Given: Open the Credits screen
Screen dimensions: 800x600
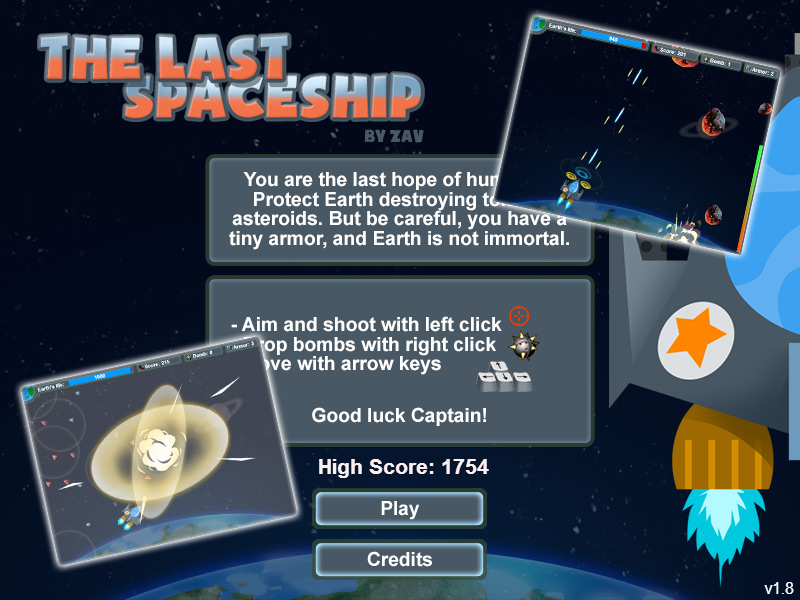Looking at the screenshot, I should coord(399,560).
